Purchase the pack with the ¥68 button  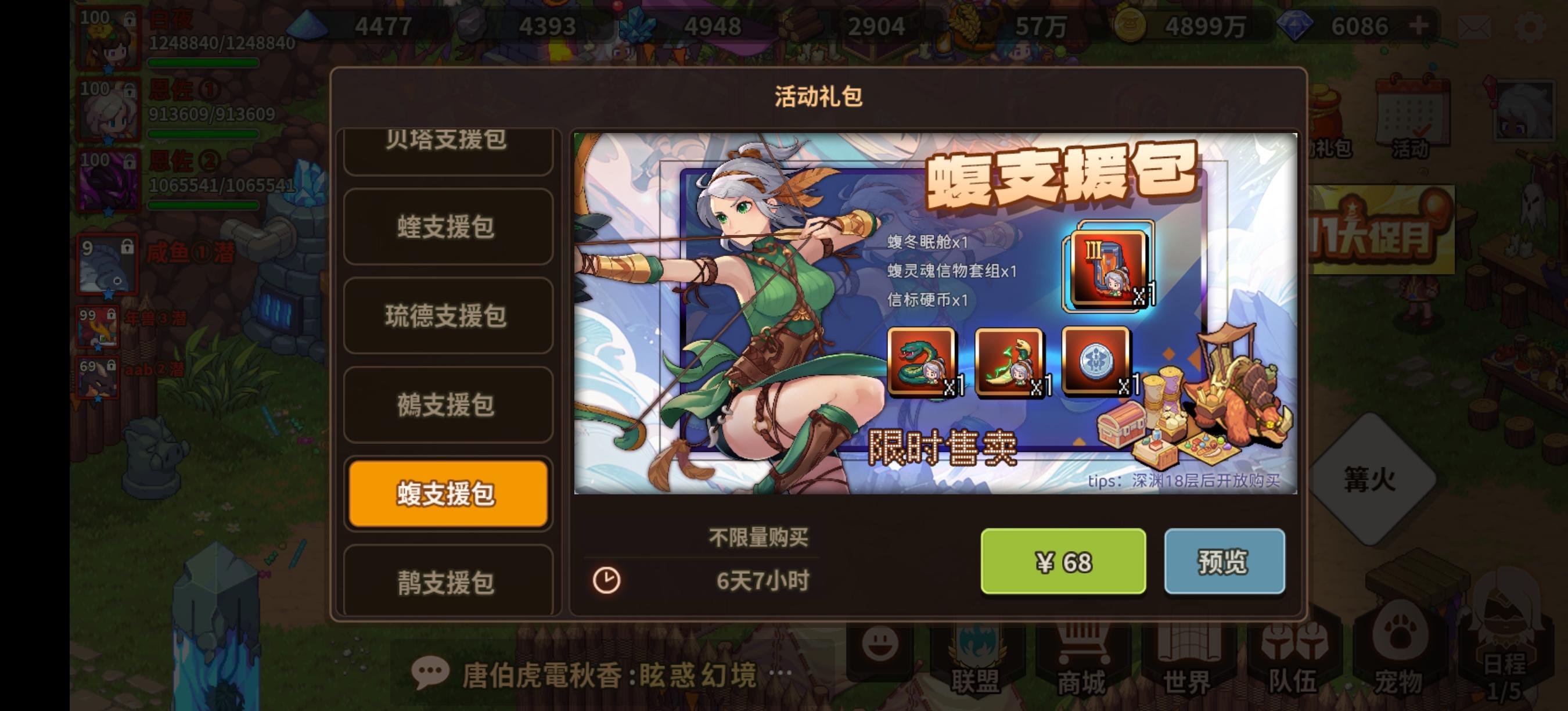pos(1064,562)
